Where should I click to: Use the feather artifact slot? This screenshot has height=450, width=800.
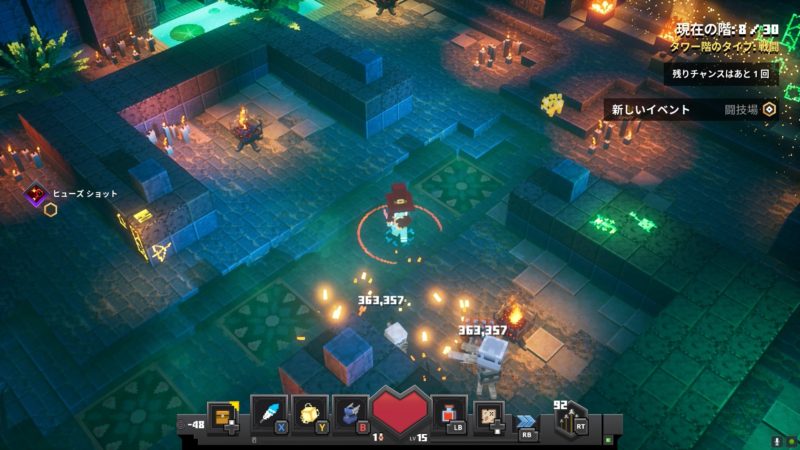pyautogui.click(x=268, y=413)
